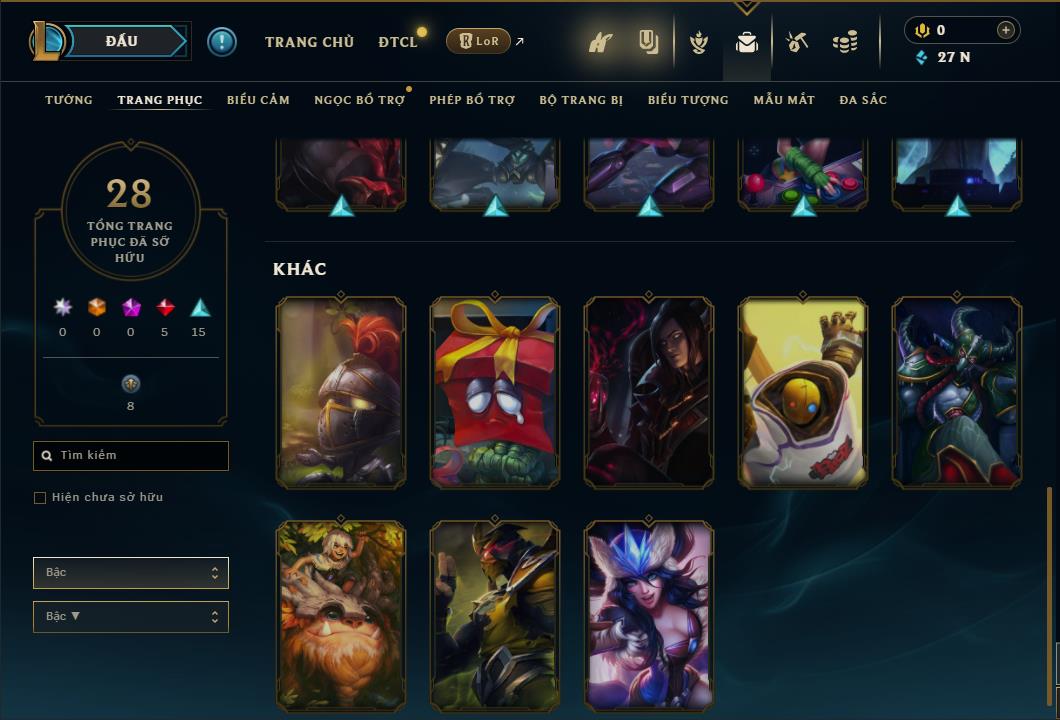Open the TRANG CHỦ home page
This screenshot has width=1060, height=720.
point(309,42)
